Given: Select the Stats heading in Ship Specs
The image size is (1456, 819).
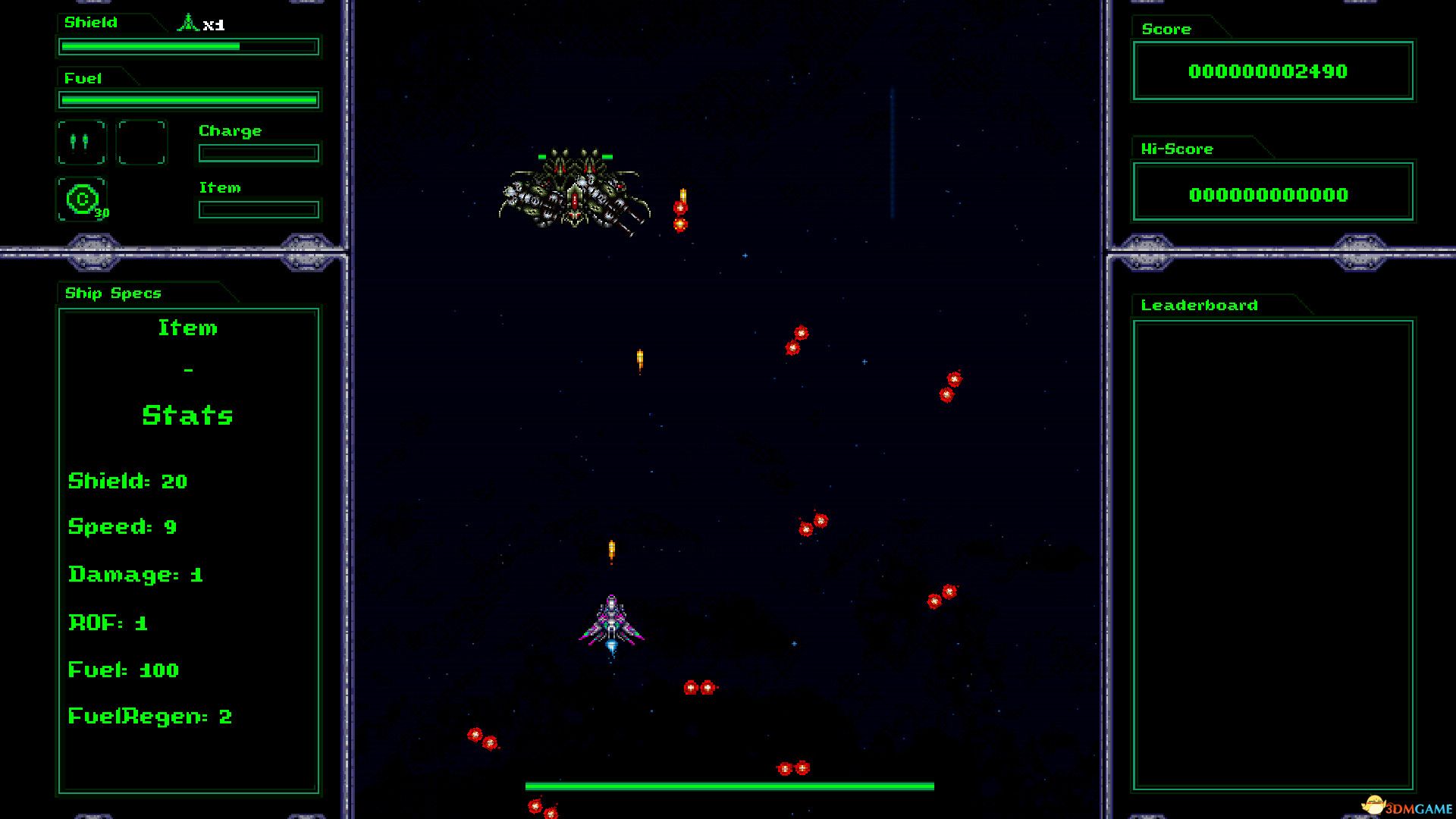Looking at the screenshot, I should (188, 415).
